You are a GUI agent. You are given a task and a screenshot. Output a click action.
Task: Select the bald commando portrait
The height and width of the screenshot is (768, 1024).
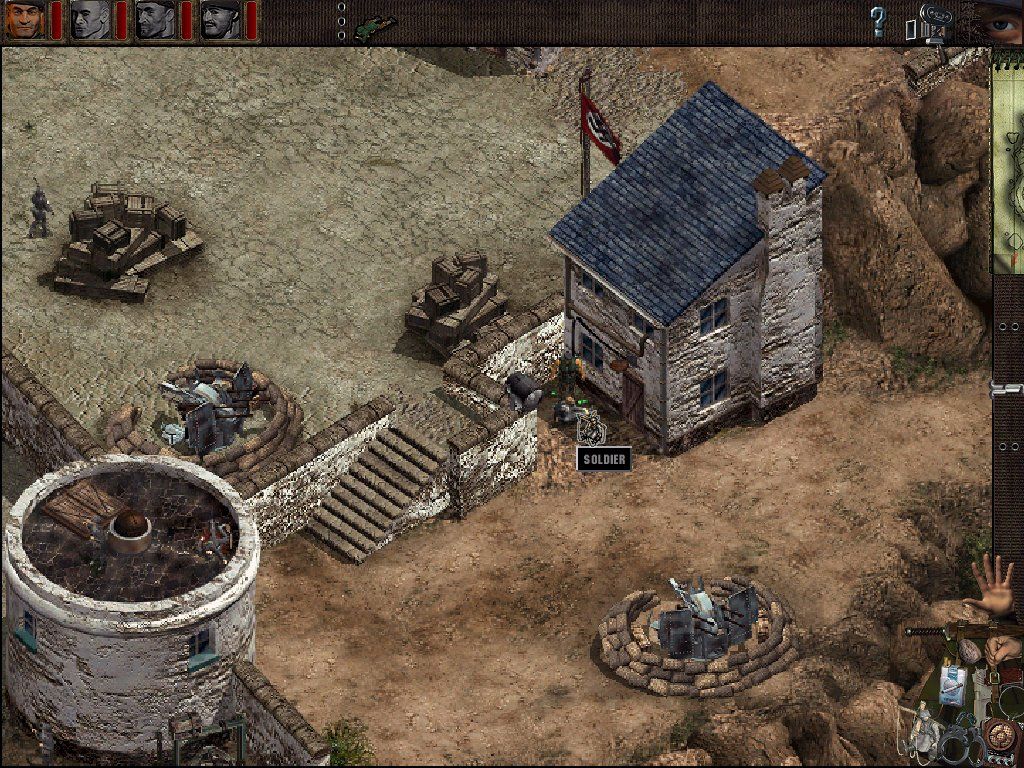(90, 19)
